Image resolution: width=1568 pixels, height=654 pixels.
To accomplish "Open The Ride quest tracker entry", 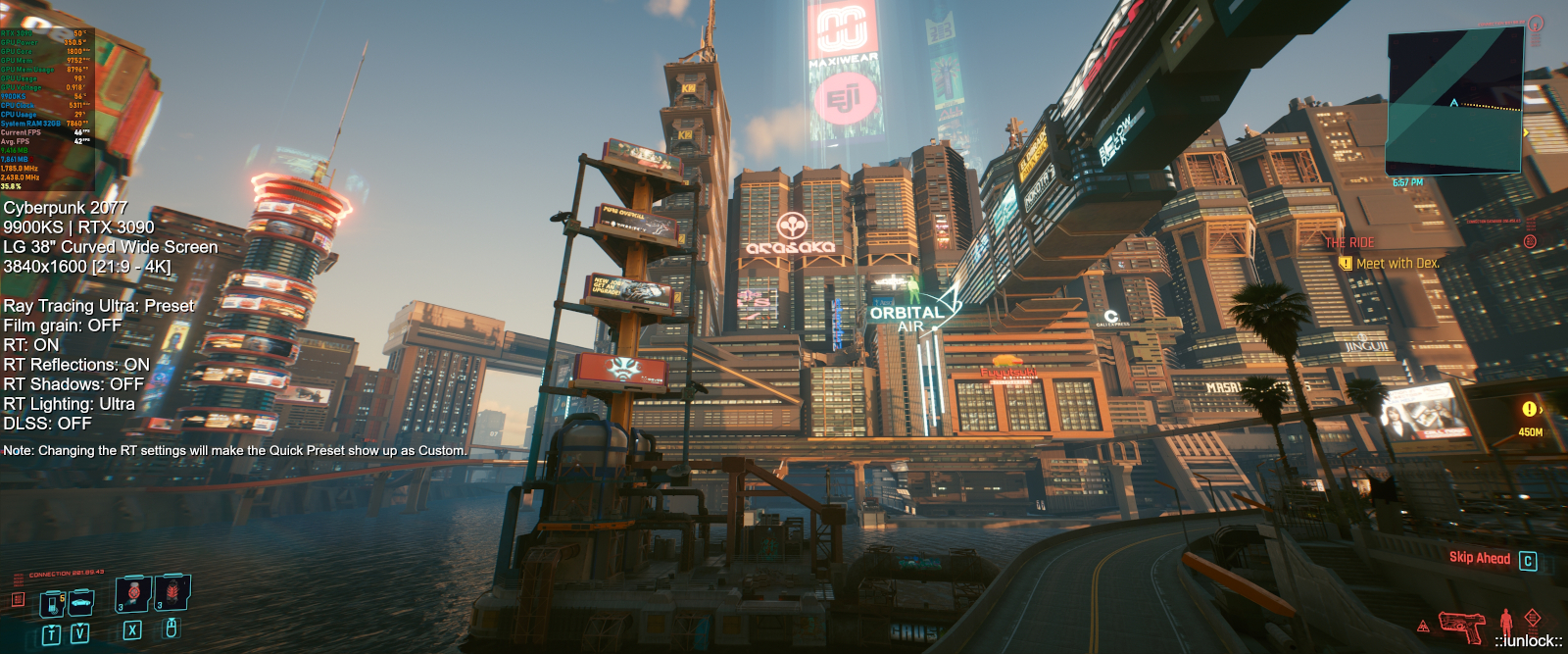I will pos(1349,242).
